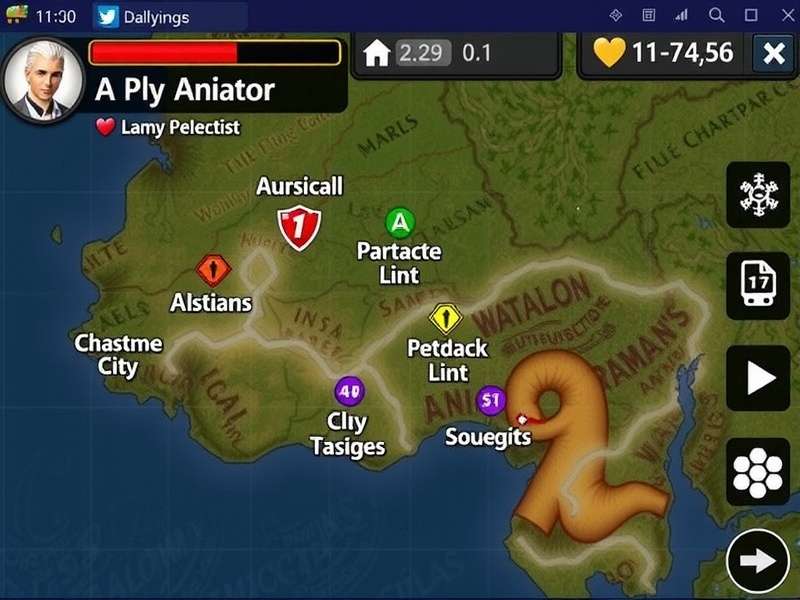Open the snowflake ability button
The image size is (800, 600).
[x=758, y=194]
